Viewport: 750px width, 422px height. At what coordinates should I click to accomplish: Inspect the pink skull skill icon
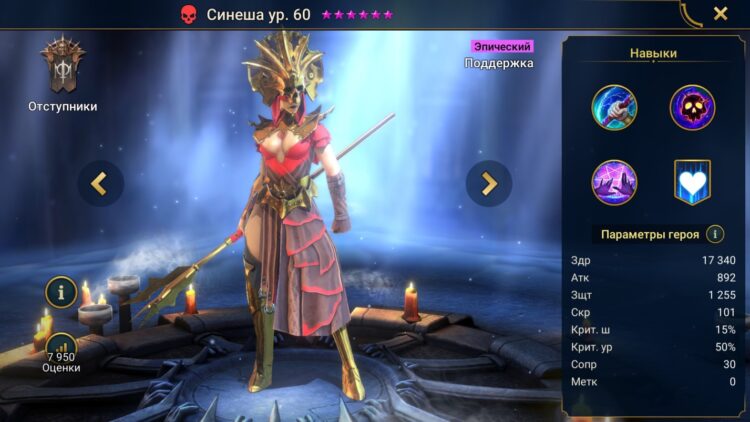(691, 105)
